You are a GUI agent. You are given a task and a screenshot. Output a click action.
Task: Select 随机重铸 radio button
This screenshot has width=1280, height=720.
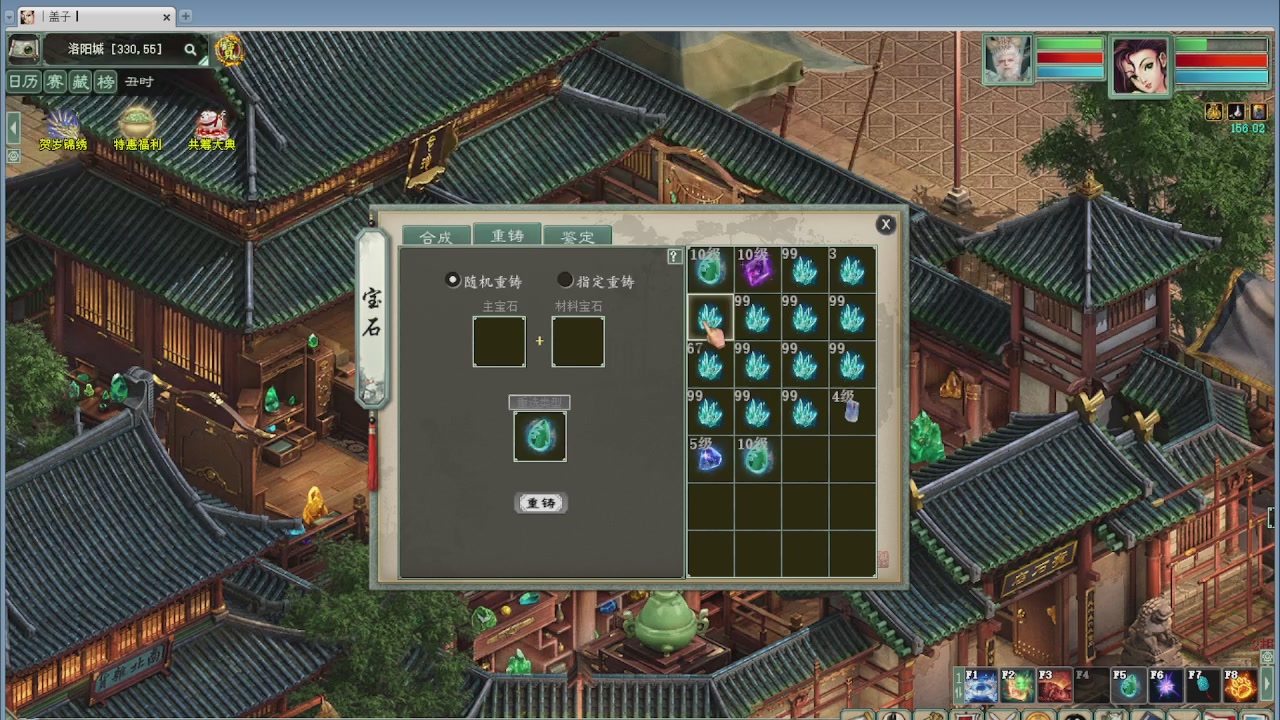(452, 280)
